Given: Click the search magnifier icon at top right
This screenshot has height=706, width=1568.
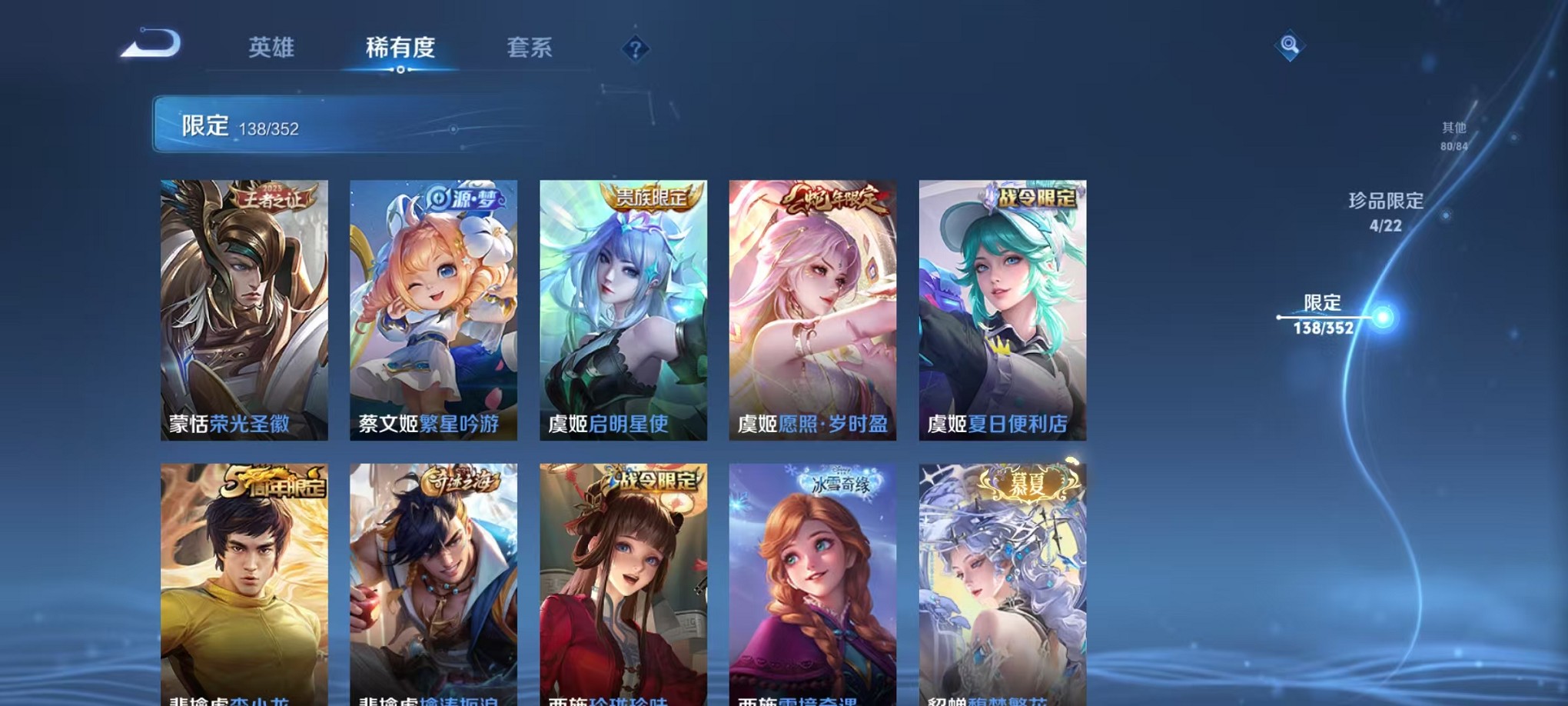Looking at the screenshot, I should 1291,46.
